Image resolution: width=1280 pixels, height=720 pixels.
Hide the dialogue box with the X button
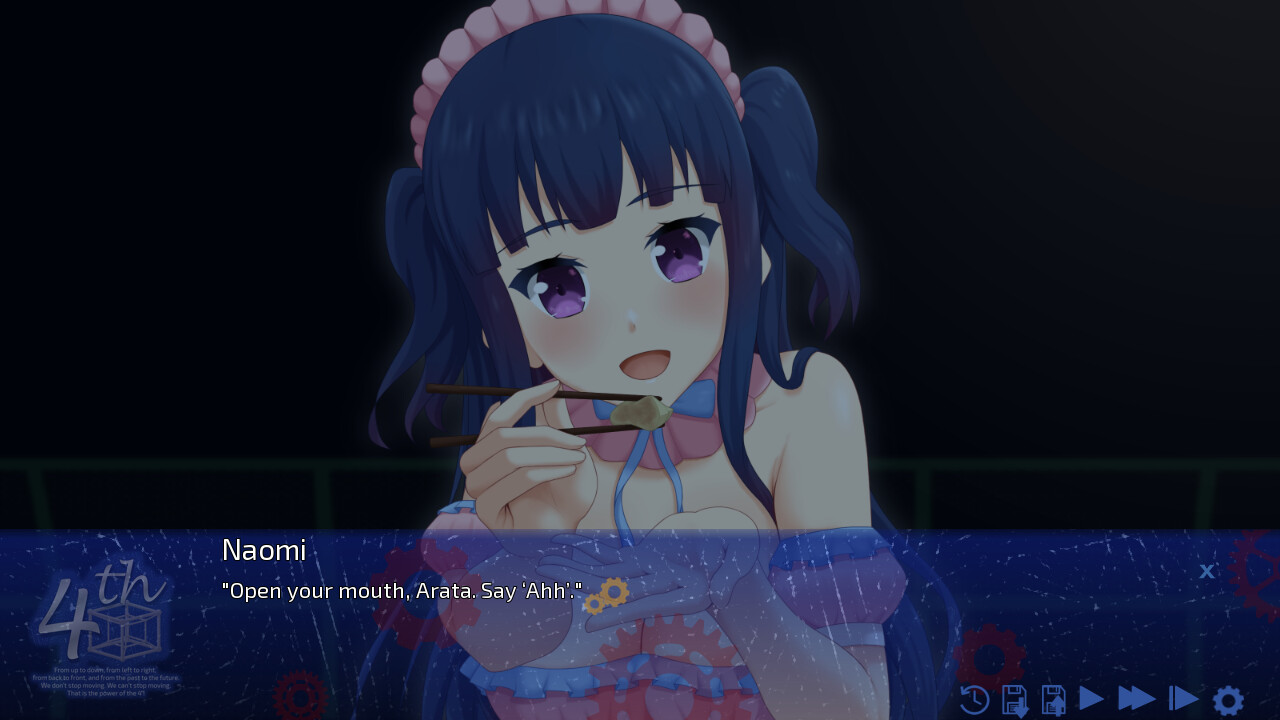1207,571
